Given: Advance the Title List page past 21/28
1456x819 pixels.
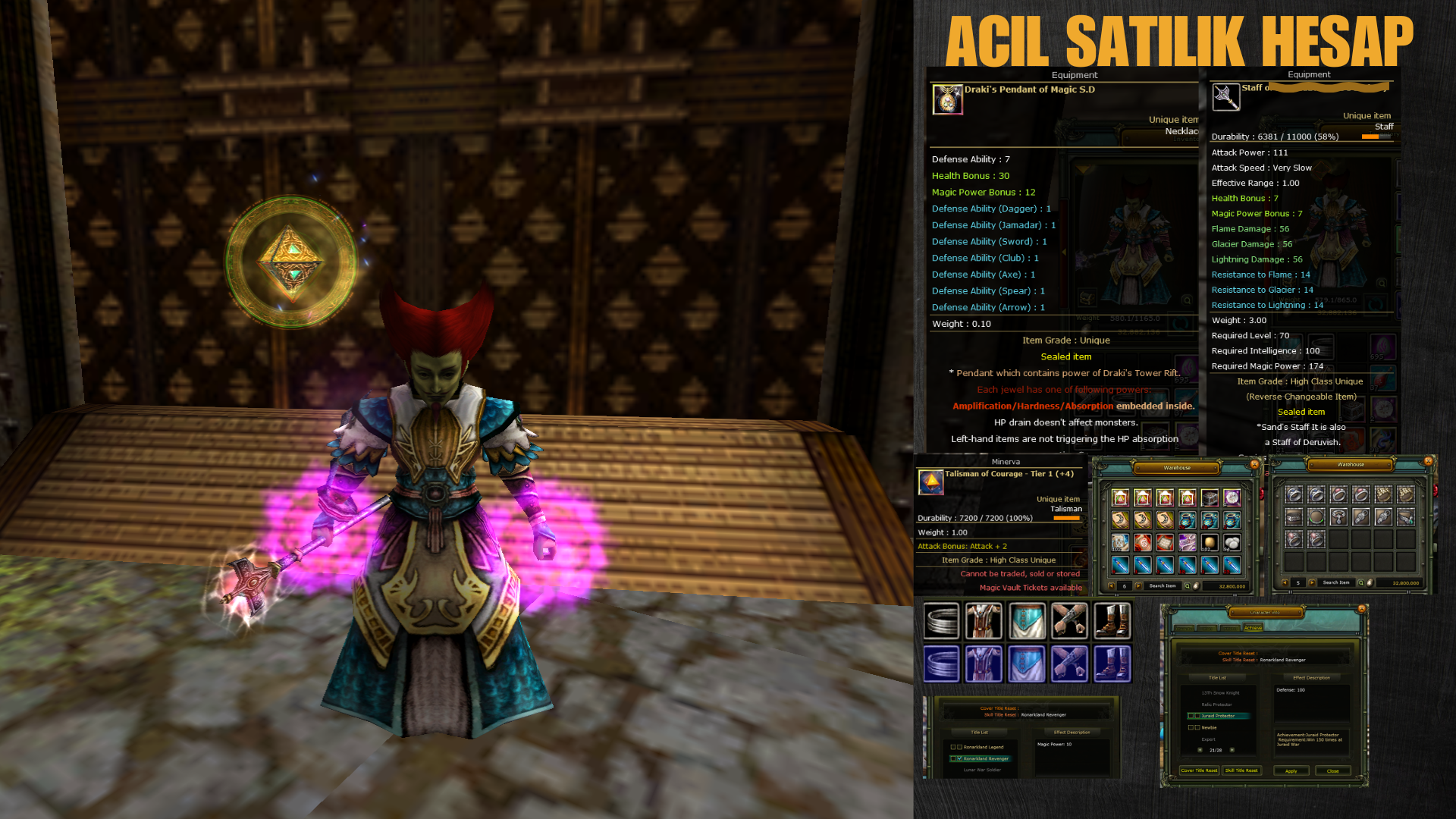Looking at the screenshot, I should (1232, 750).
